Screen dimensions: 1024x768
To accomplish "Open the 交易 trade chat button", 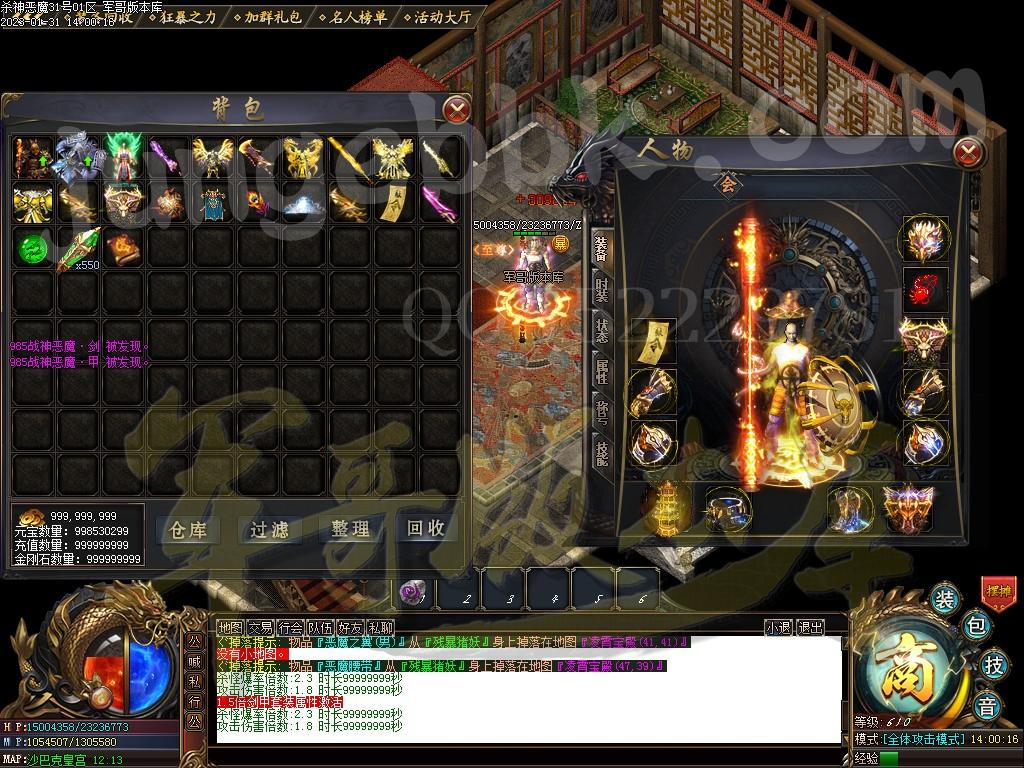I will pos(260,628).
